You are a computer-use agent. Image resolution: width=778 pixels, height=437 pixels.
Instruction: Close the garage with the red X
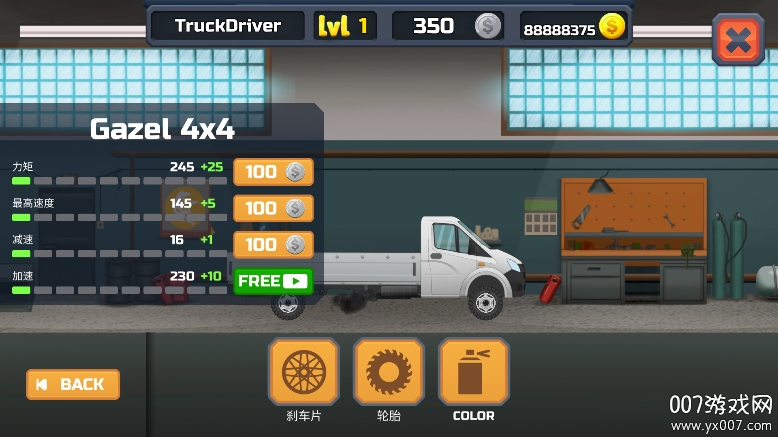click(x=738, y=40)
